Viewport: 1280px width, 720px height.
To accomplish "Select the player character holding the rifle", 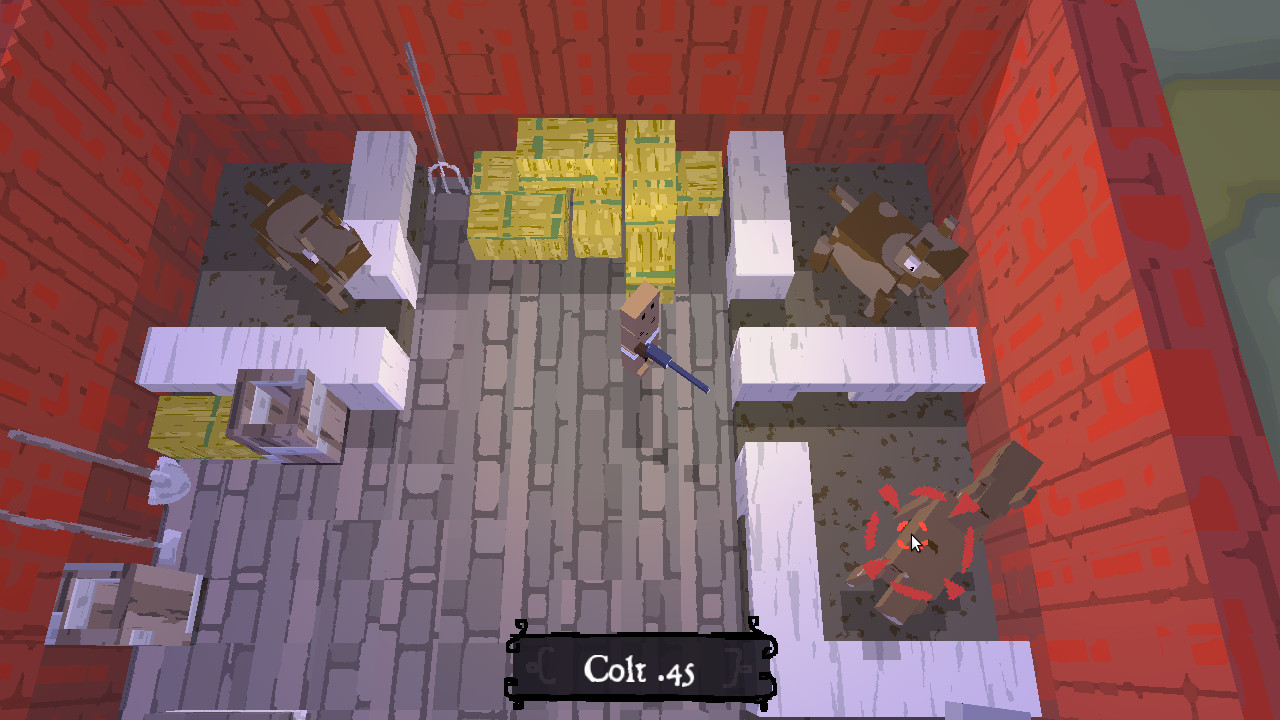I will coord(640,330).
